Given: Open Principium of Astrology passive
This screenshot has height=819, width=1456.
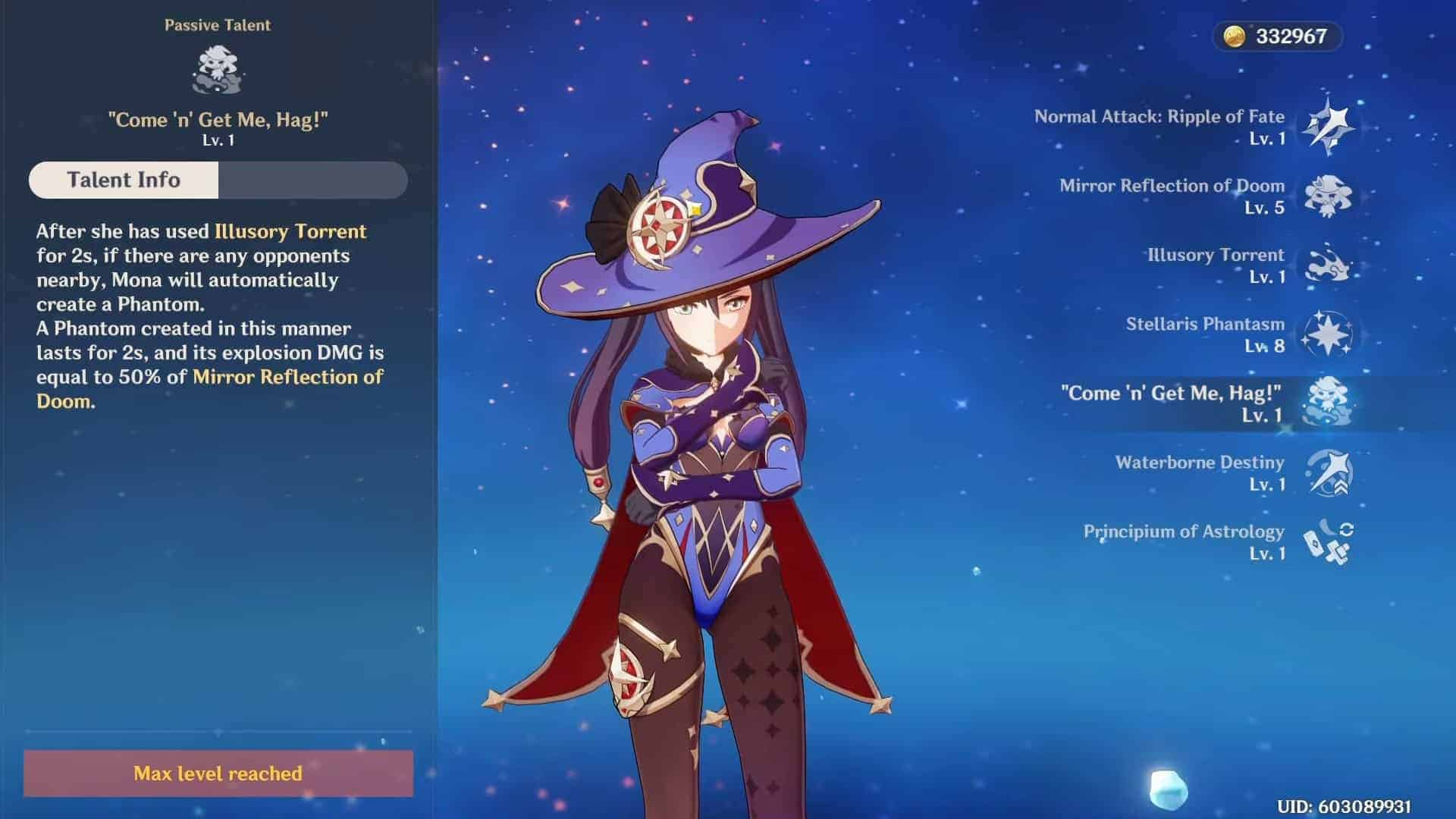Looking at the screenshot, I should tap(1327, 541).
